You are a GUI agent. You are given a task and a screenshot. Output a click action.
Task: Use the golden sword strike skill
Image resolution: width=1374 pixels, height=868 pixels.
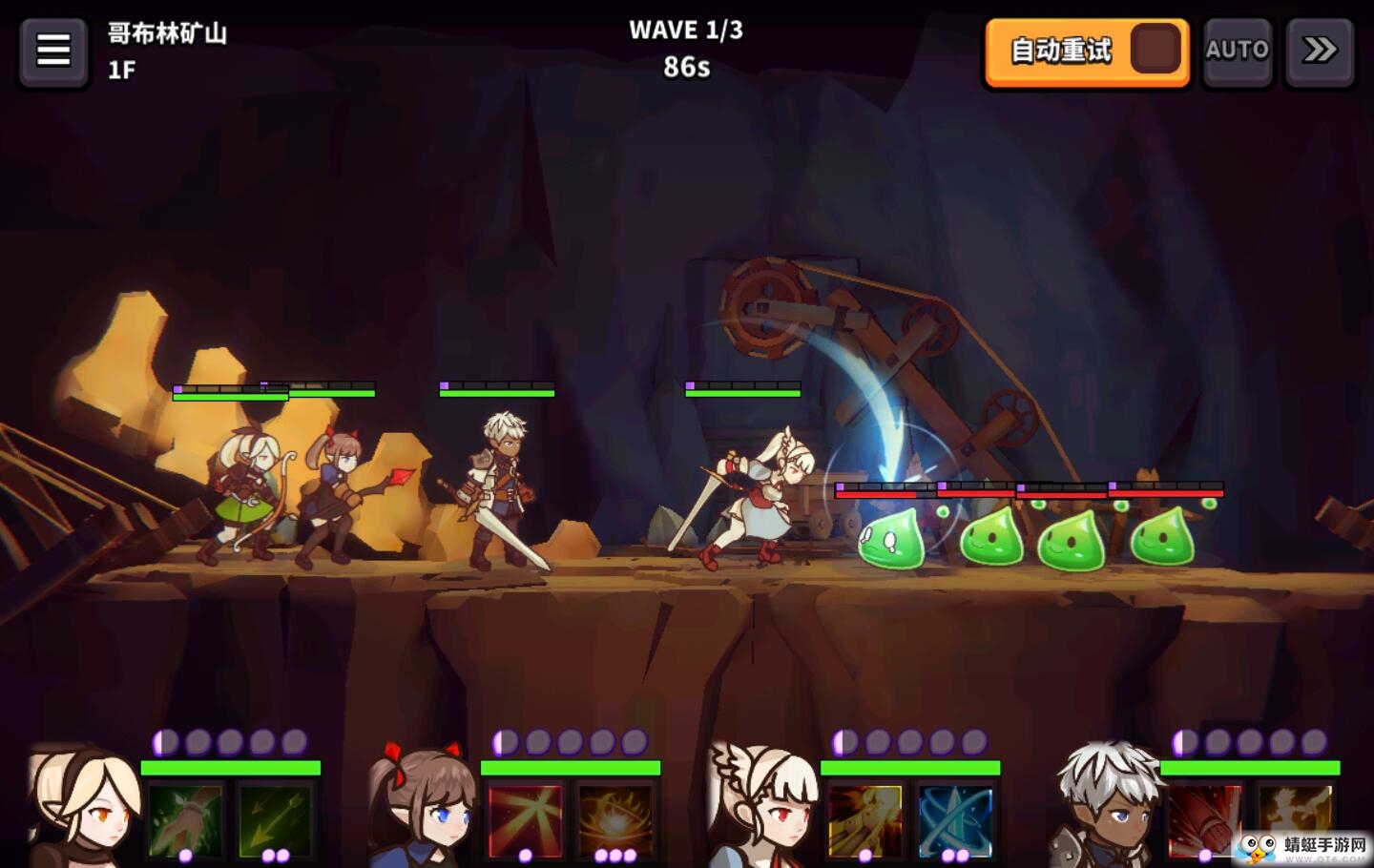pyautogui.click(x=864, y=818)
